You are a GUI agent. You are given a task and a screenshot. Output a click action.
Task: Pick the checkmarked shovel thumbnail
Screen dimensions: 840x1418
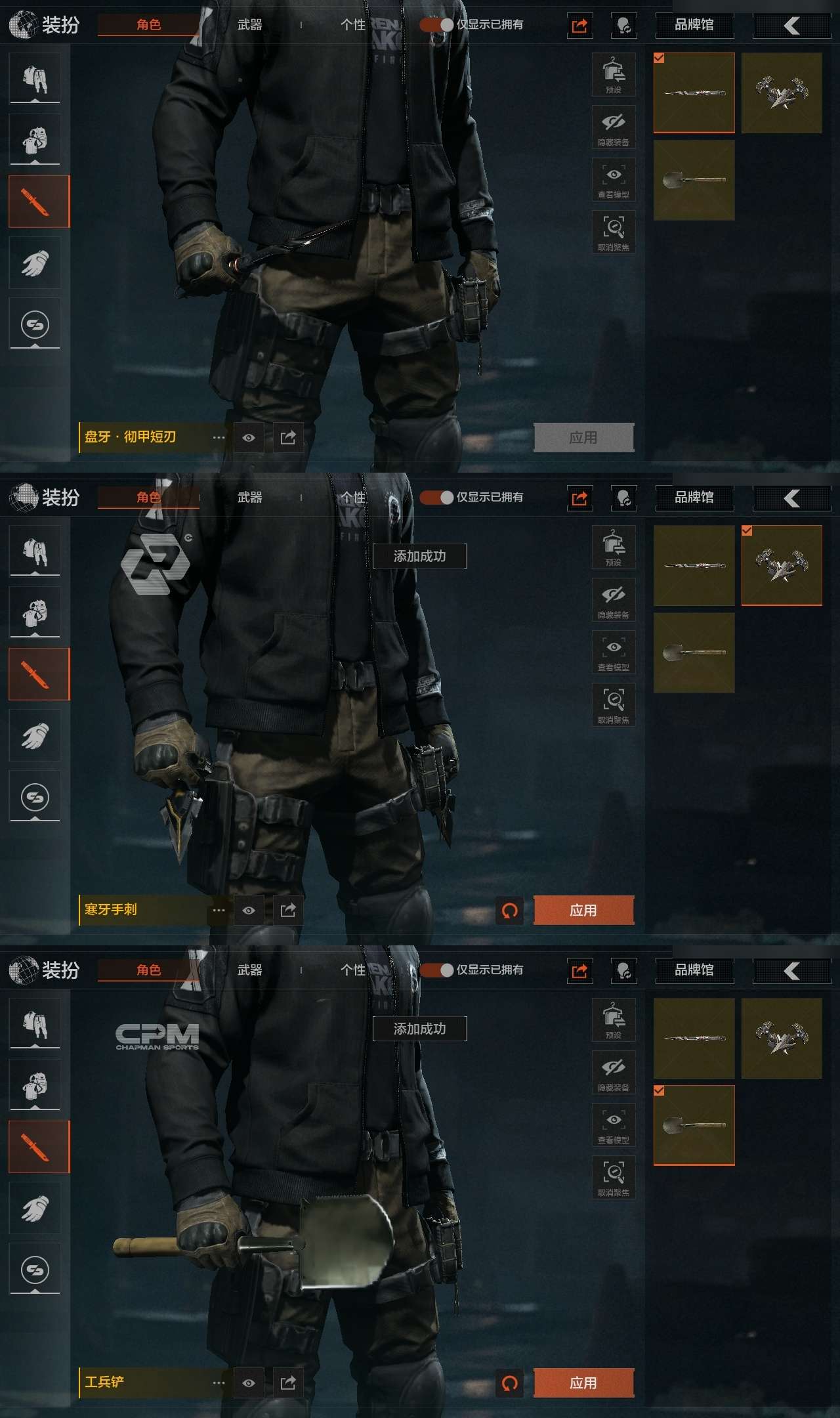tap(694, 1125)
